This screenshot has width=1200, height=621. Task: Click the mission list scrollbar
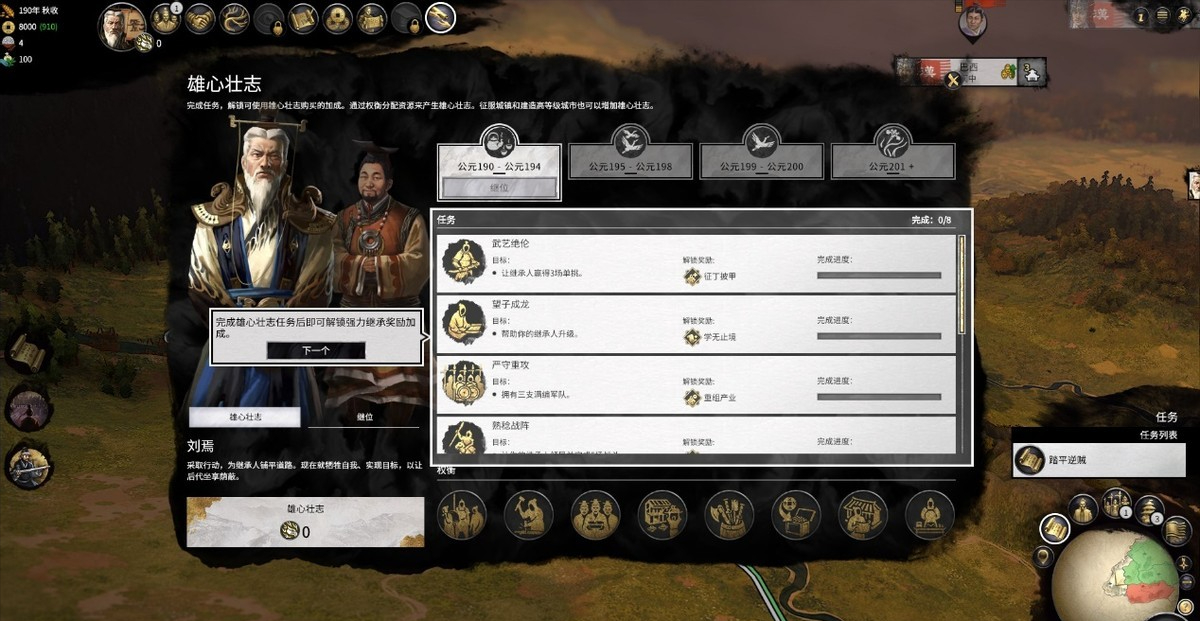tap(962, 285)
